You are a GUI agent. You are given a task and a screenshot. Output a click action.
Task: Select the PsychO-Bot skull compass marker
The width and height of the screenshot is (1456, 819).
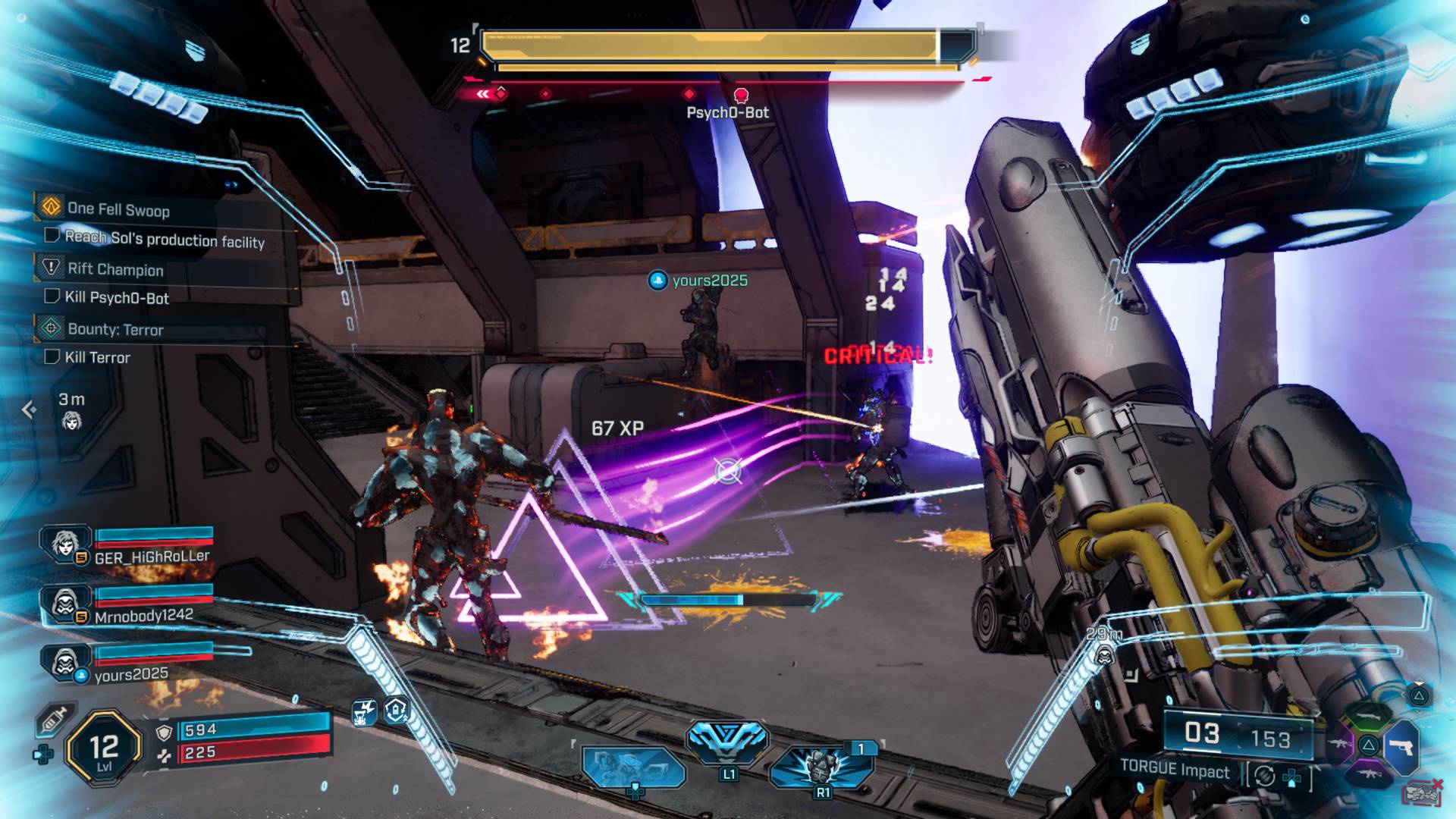[x=741, y=95]
